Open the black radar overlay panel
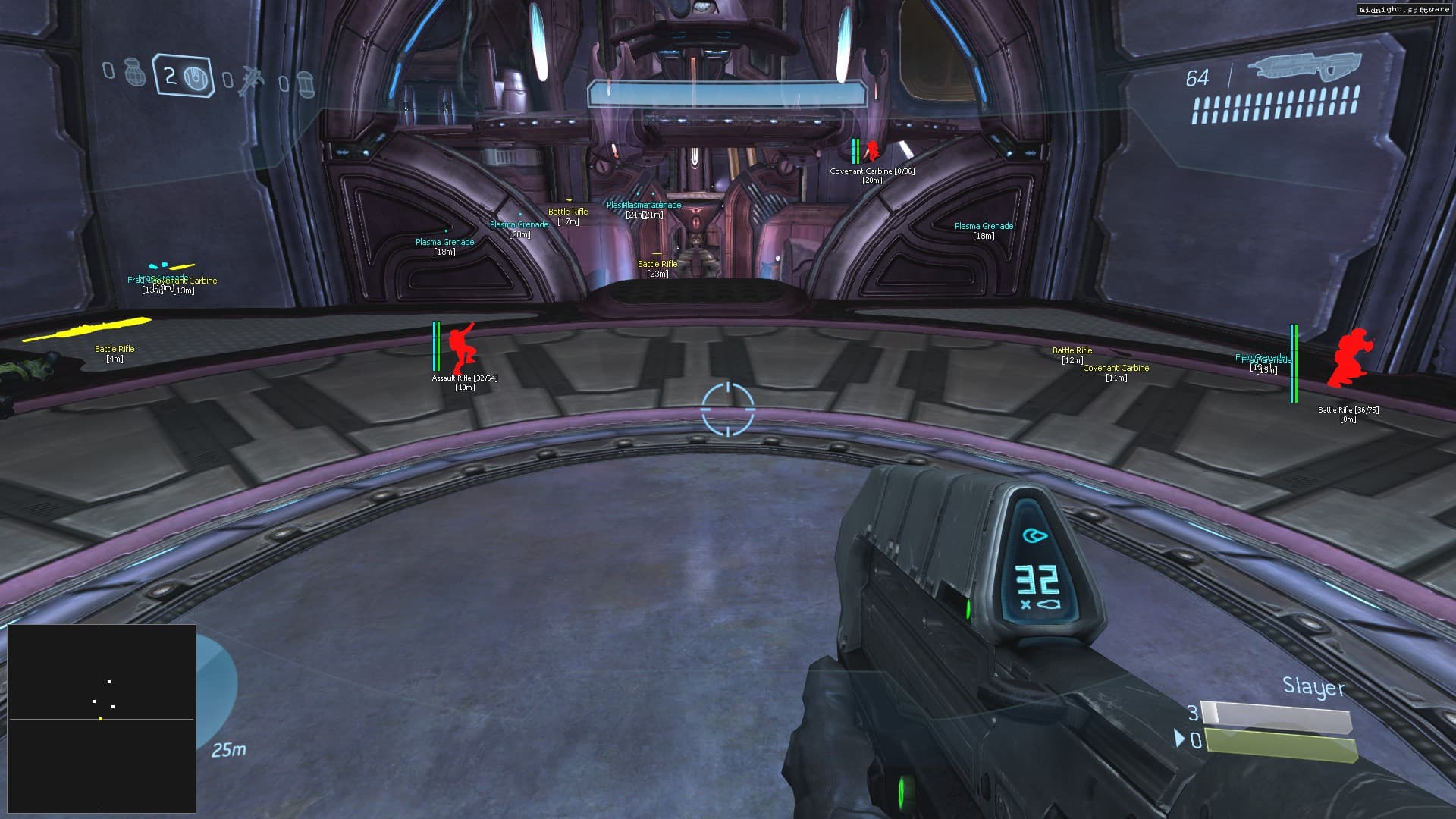Image resolution: width=1456 pixels, height=819 pixels. point(102,718)
